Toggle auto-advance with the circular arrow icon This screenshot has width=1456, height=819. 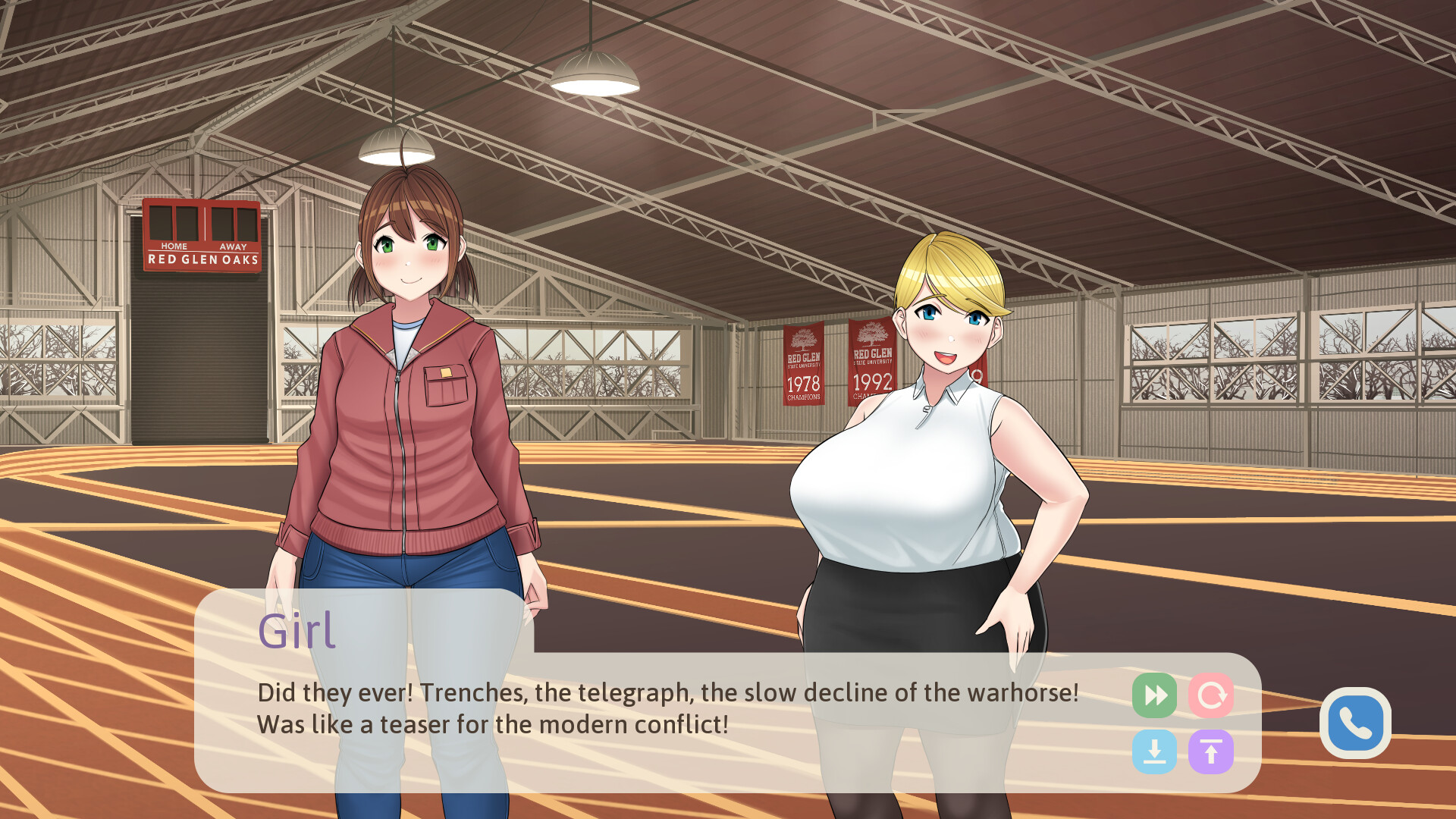[1212, 694]
